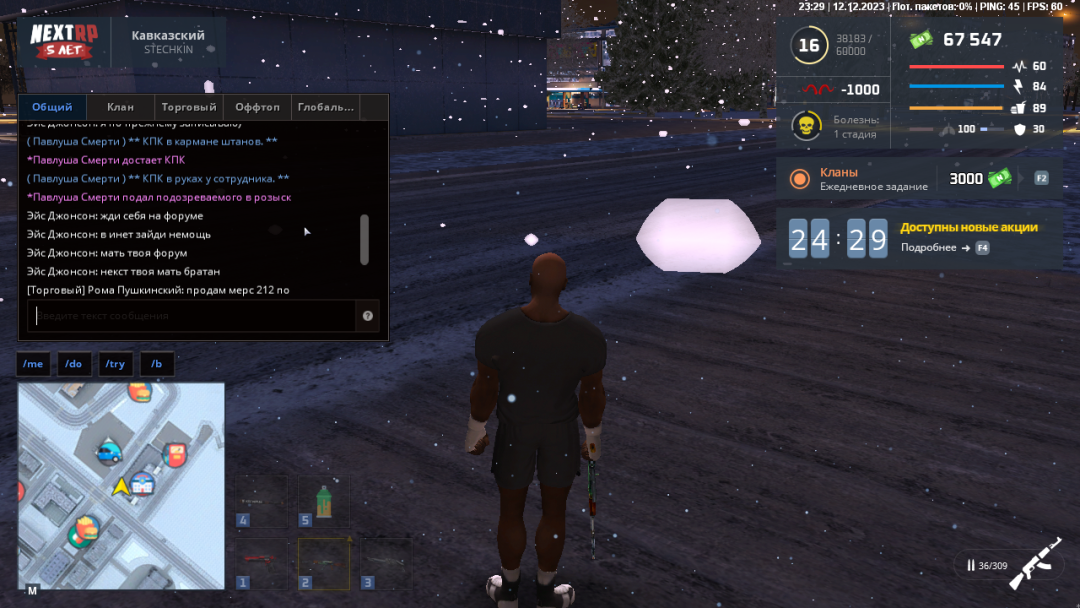Click the chat help question mark icon
Screen dimensions: 1080x608
click(368, 316)
